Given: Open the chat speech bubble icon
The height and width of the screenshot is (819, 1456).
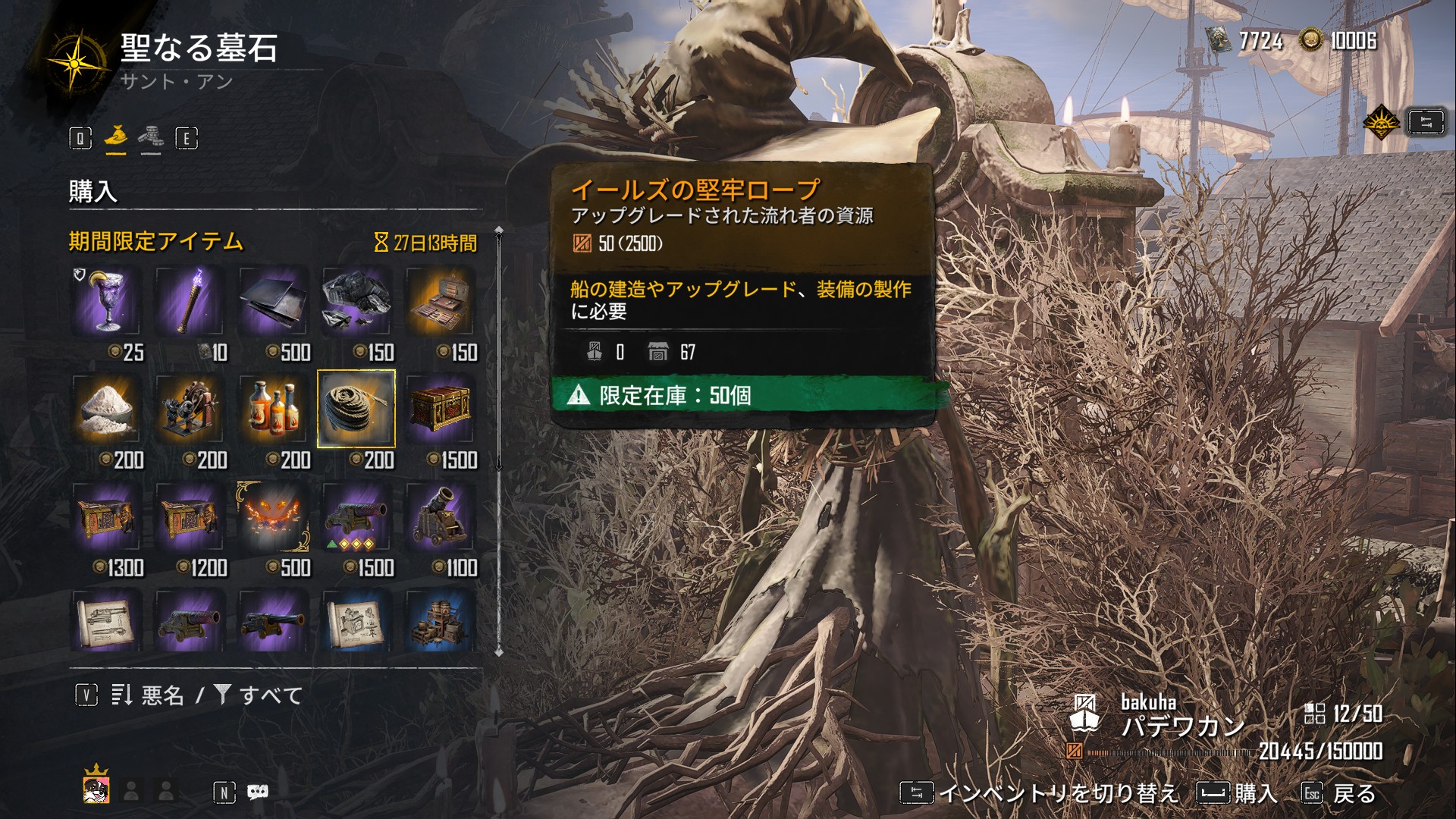Looking at the screenshot, I should pos(258,792).
